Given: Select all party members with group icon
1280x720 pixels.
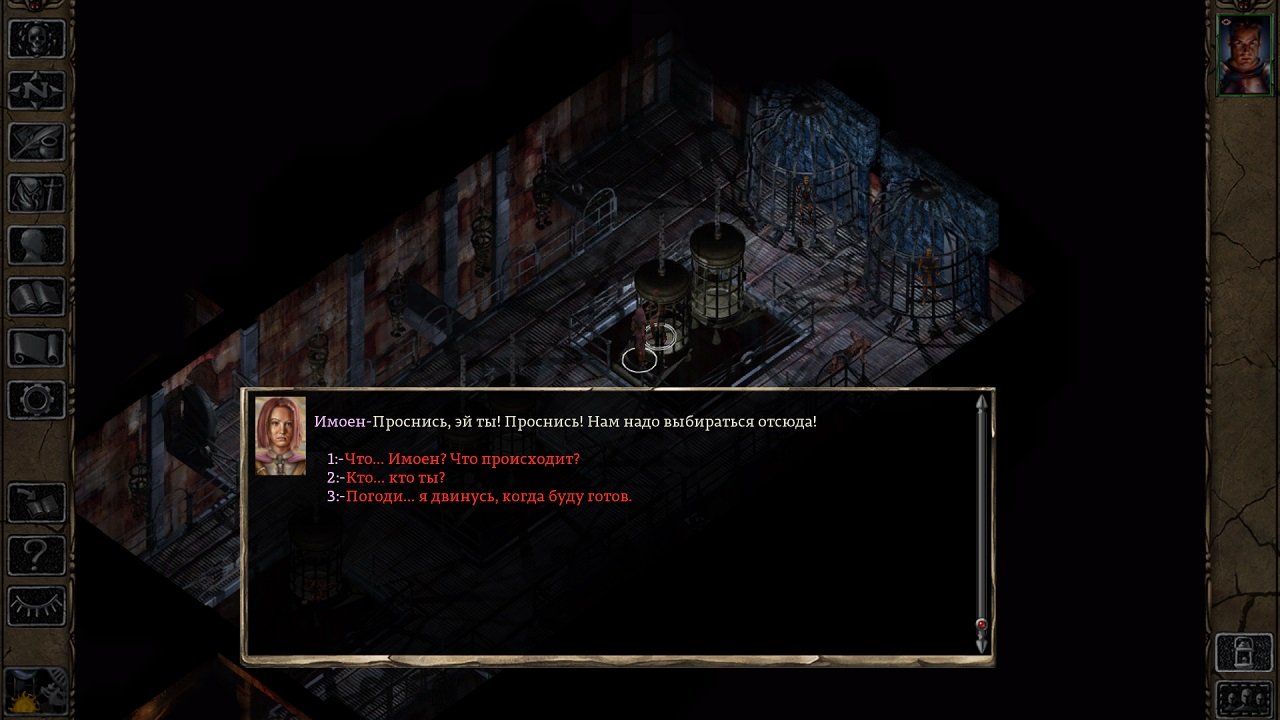Looking at the screenshot, I should (1243, 700).
